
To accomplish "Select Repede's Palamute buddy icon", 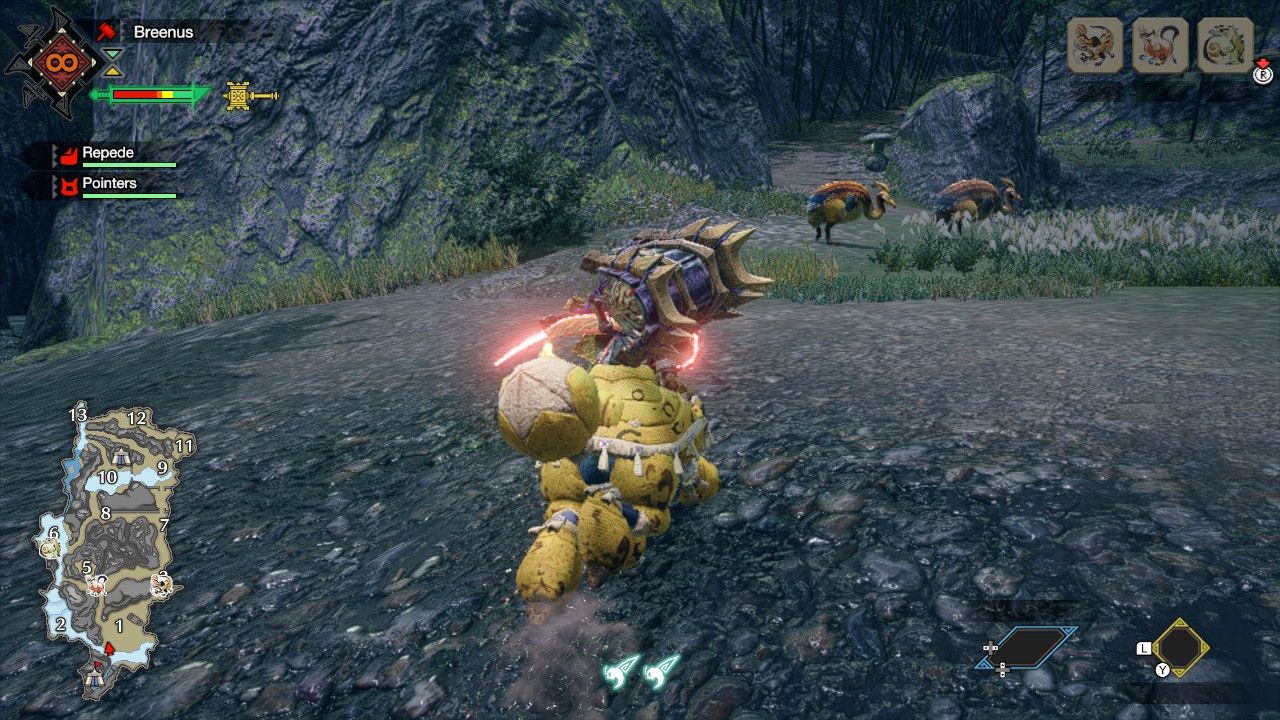I will pos(70,153).
